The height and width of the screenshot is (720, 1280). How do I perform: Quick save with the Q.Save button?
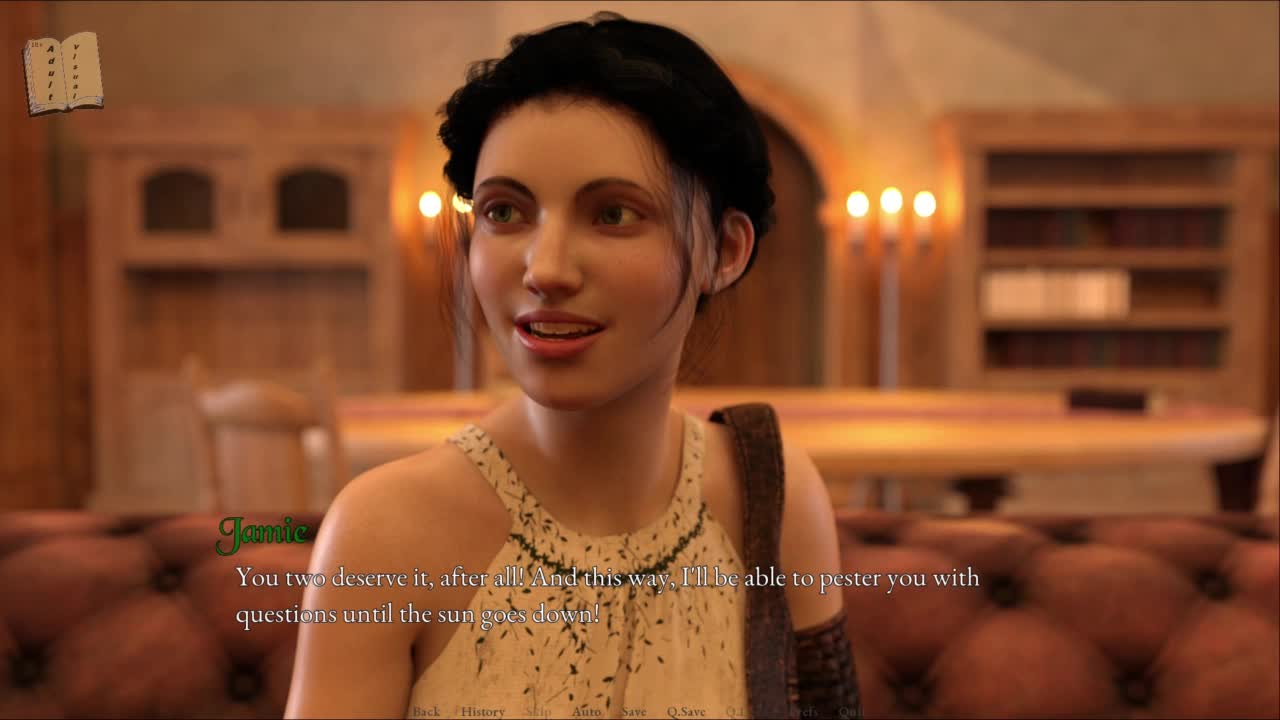[686, 712]
